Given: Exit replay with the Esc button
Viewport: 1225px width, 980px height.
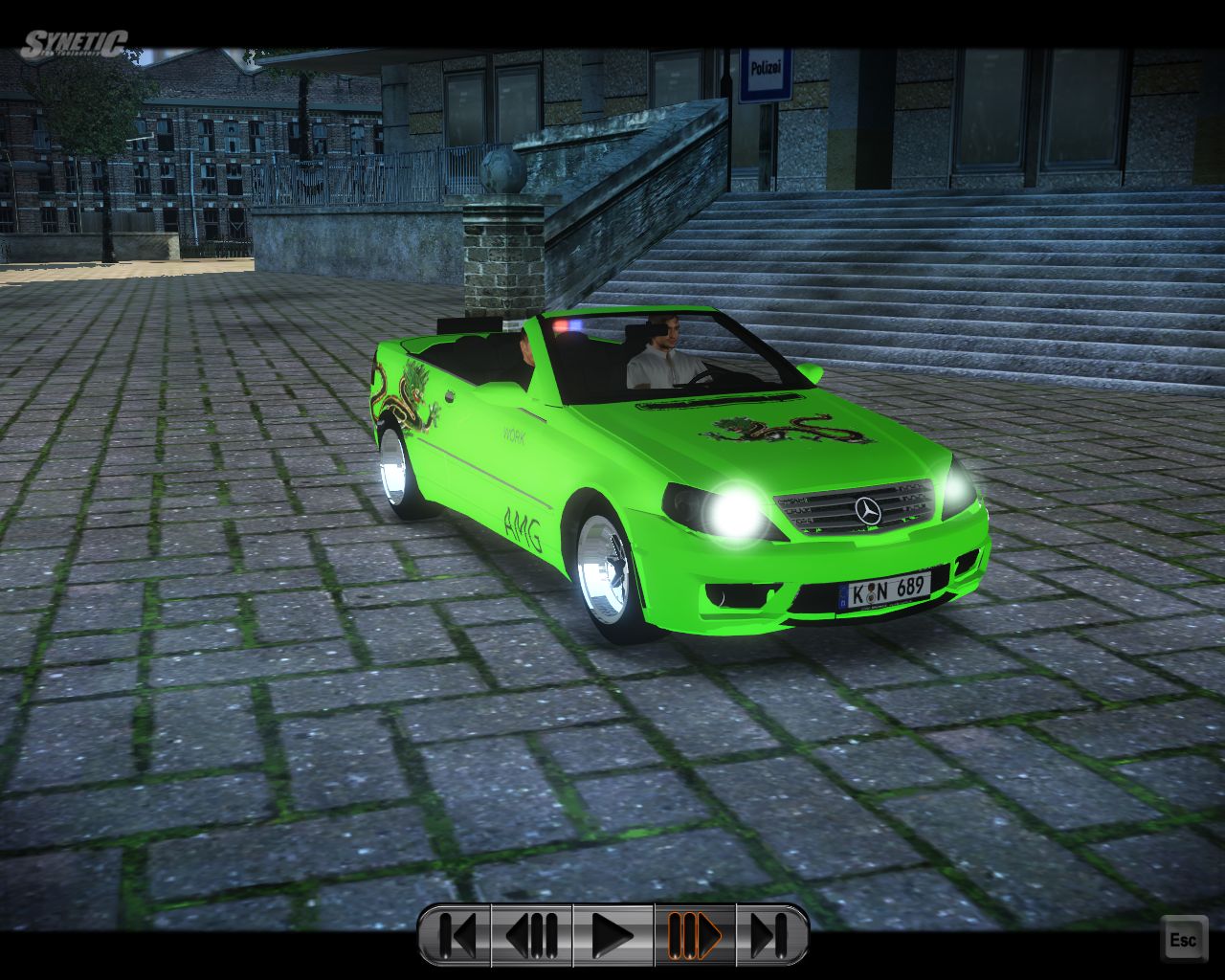Looking at the screenshot, I should [1182, 939].
